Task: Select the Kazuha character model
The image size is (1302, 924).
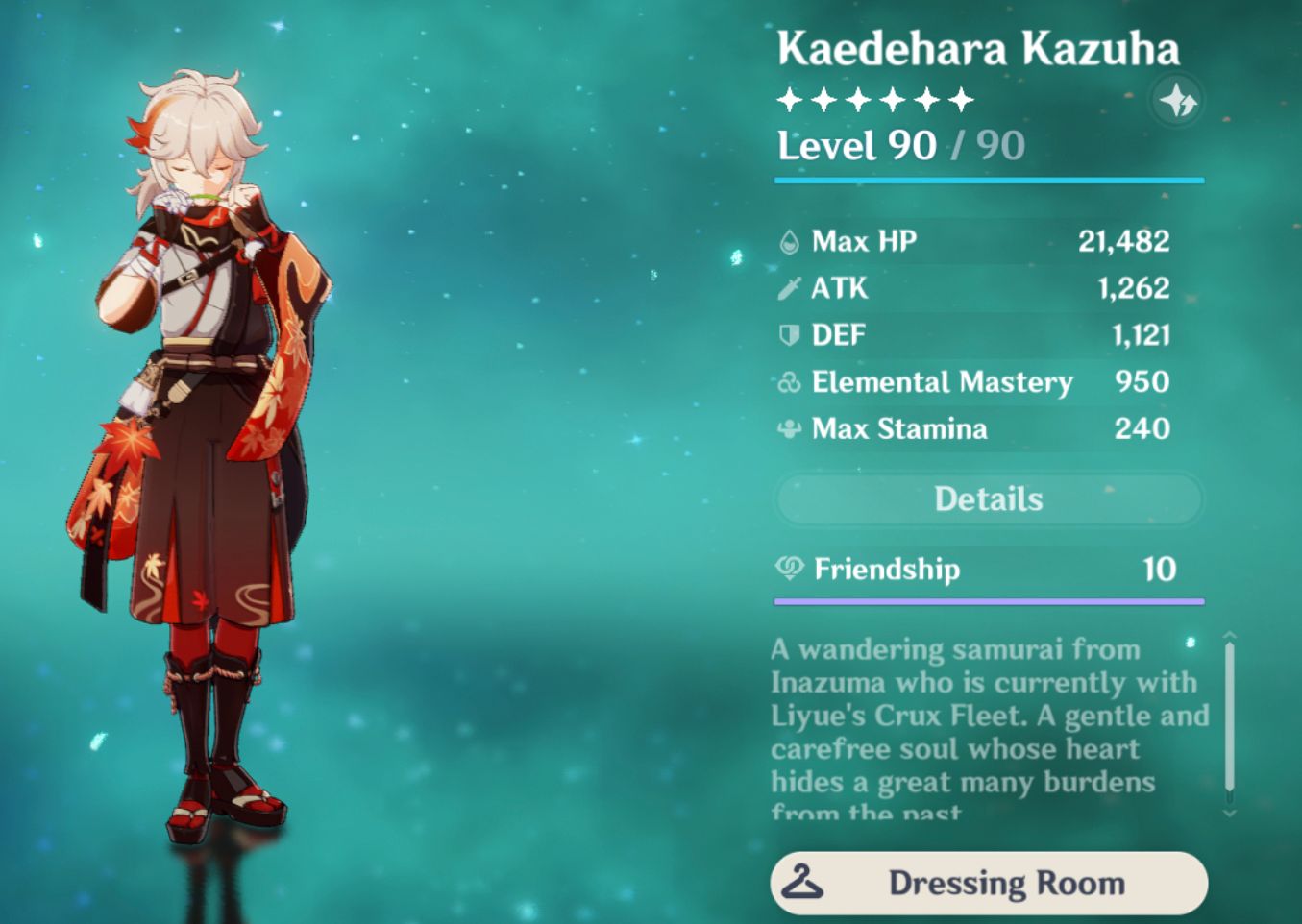Action: pos(192,432)
